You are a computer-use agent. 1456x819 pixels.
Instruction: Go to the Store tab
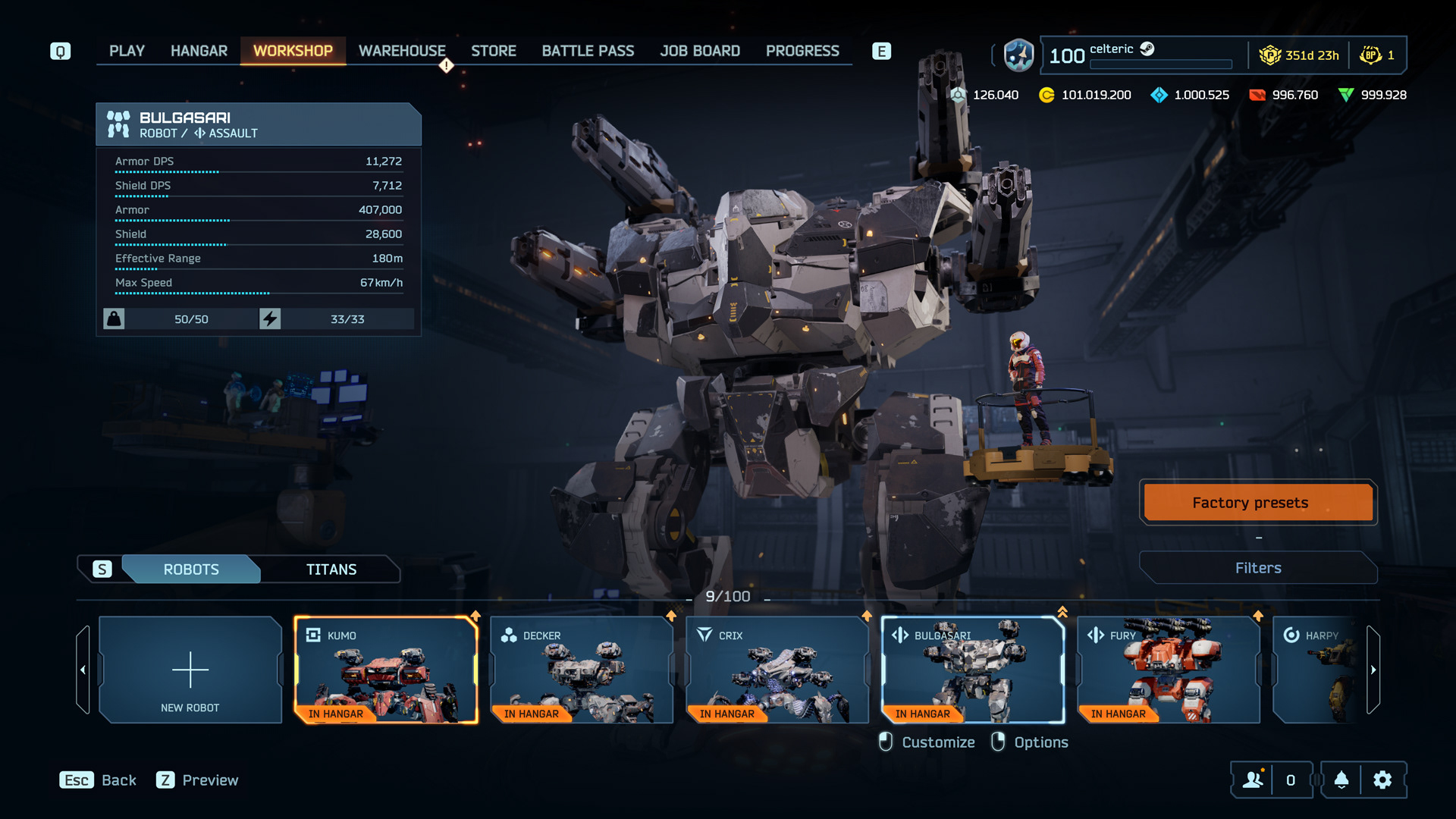[x=493, y=51]
